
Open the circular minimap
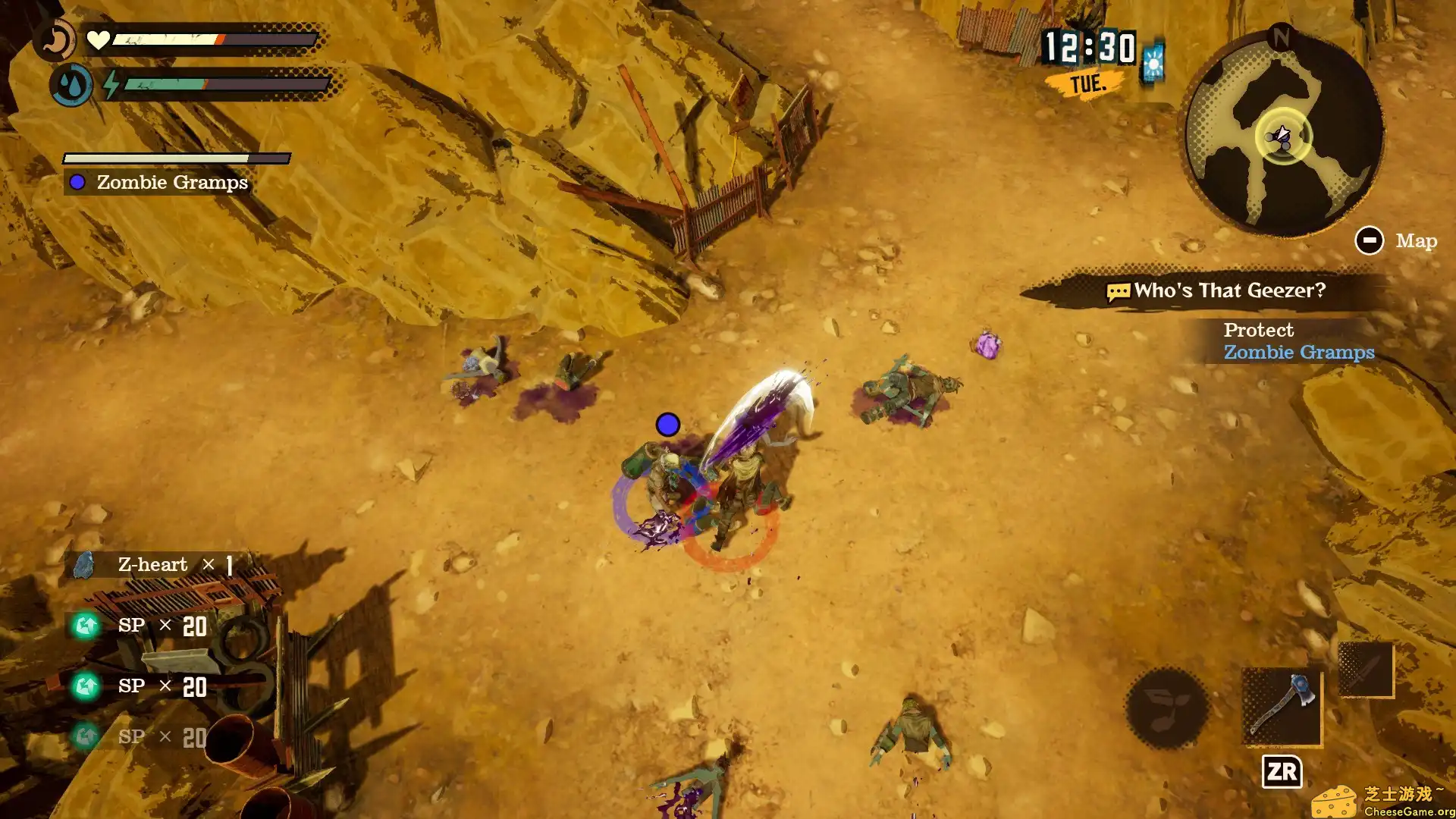click(1283, 136)
